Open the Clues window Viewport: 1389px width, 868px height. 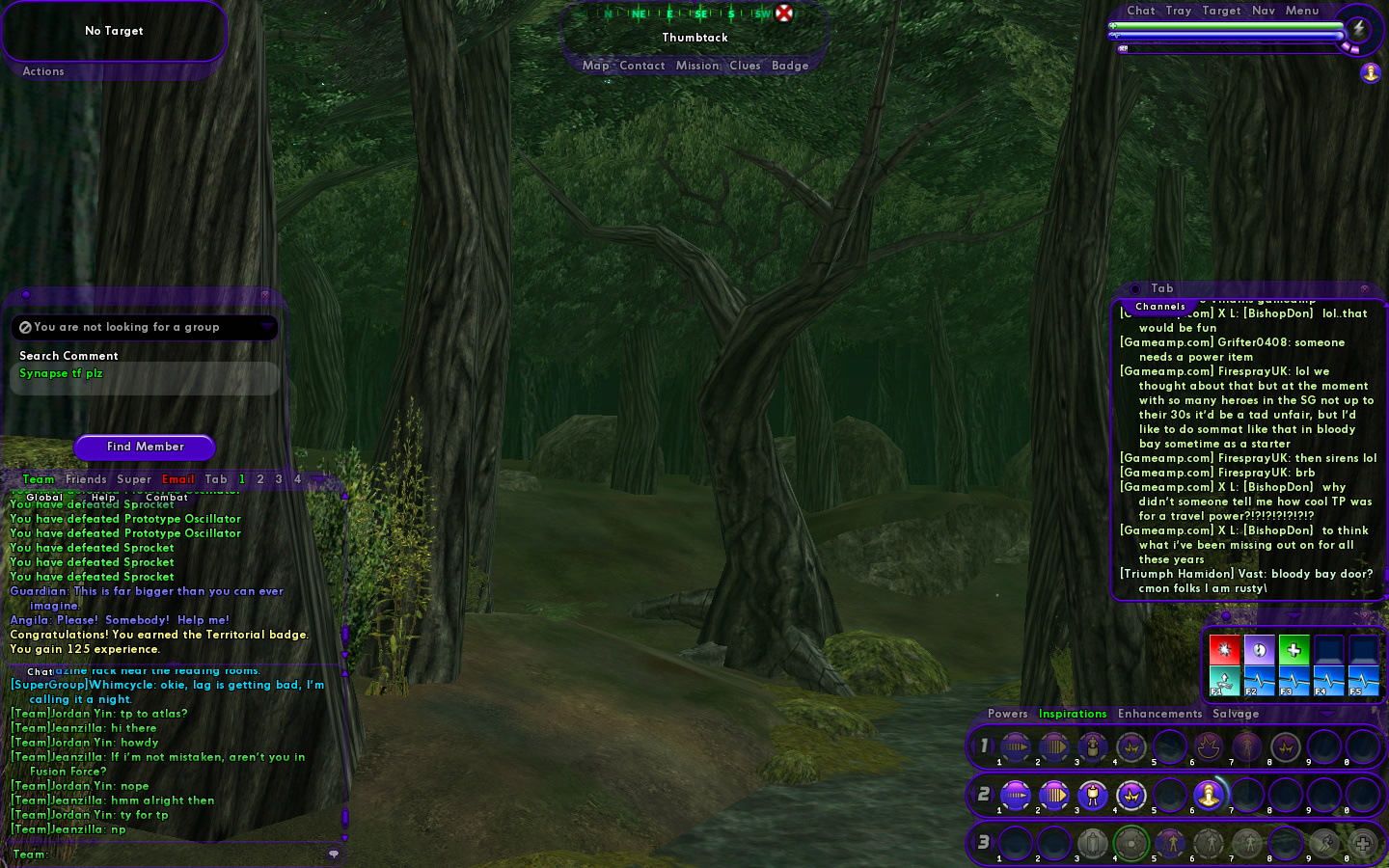(x=745, y=66)
